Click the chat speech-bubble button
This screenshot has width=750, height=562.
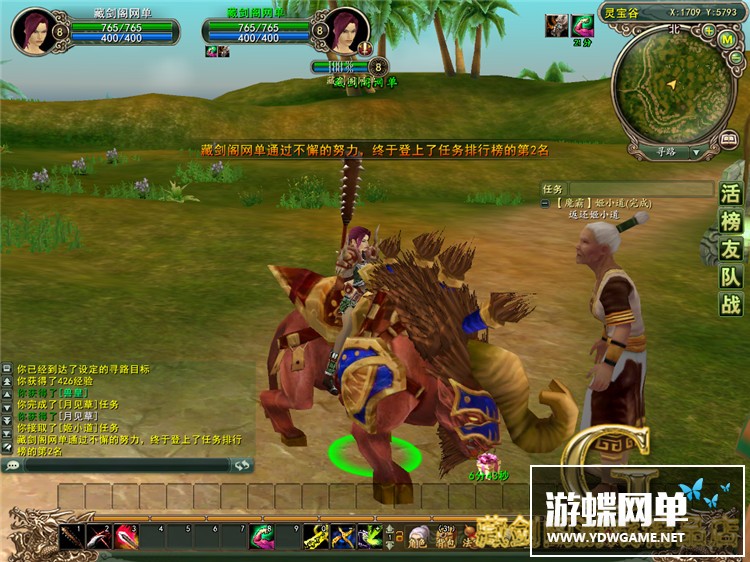(x=13, y=465)
